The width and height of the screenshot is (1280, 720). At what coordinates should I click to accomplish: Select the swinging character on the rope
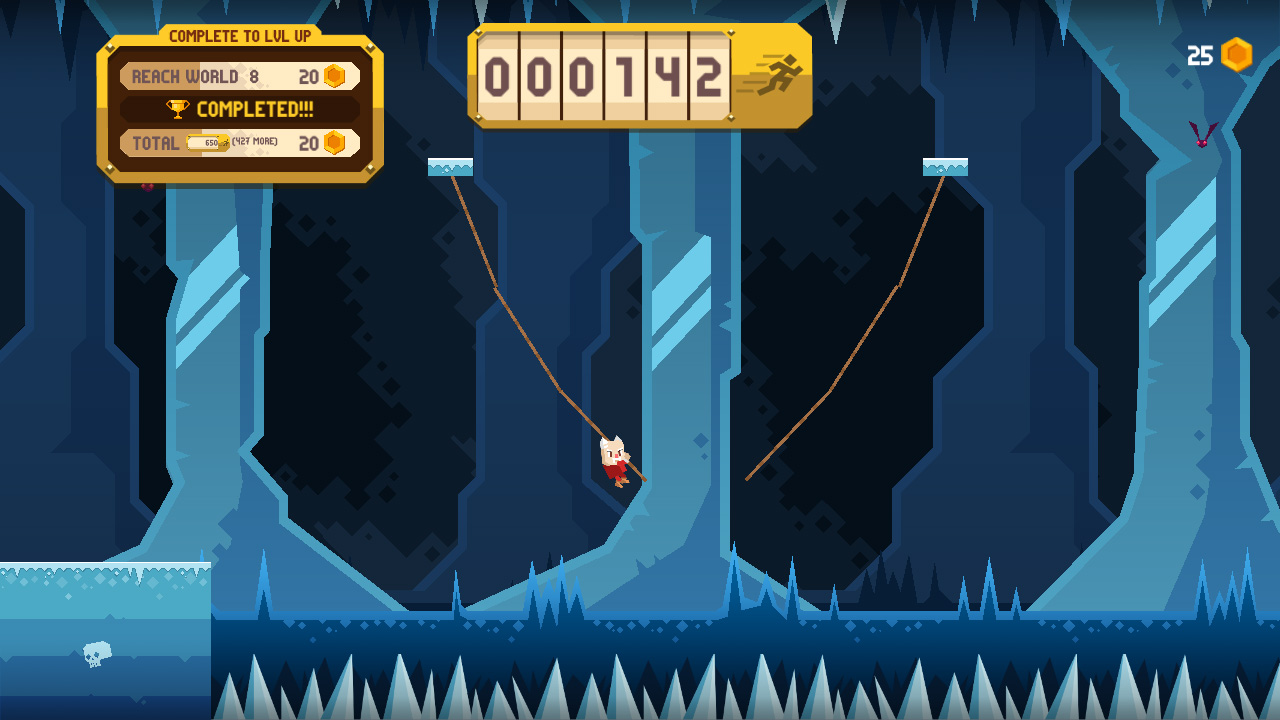[x=613, y=462]
